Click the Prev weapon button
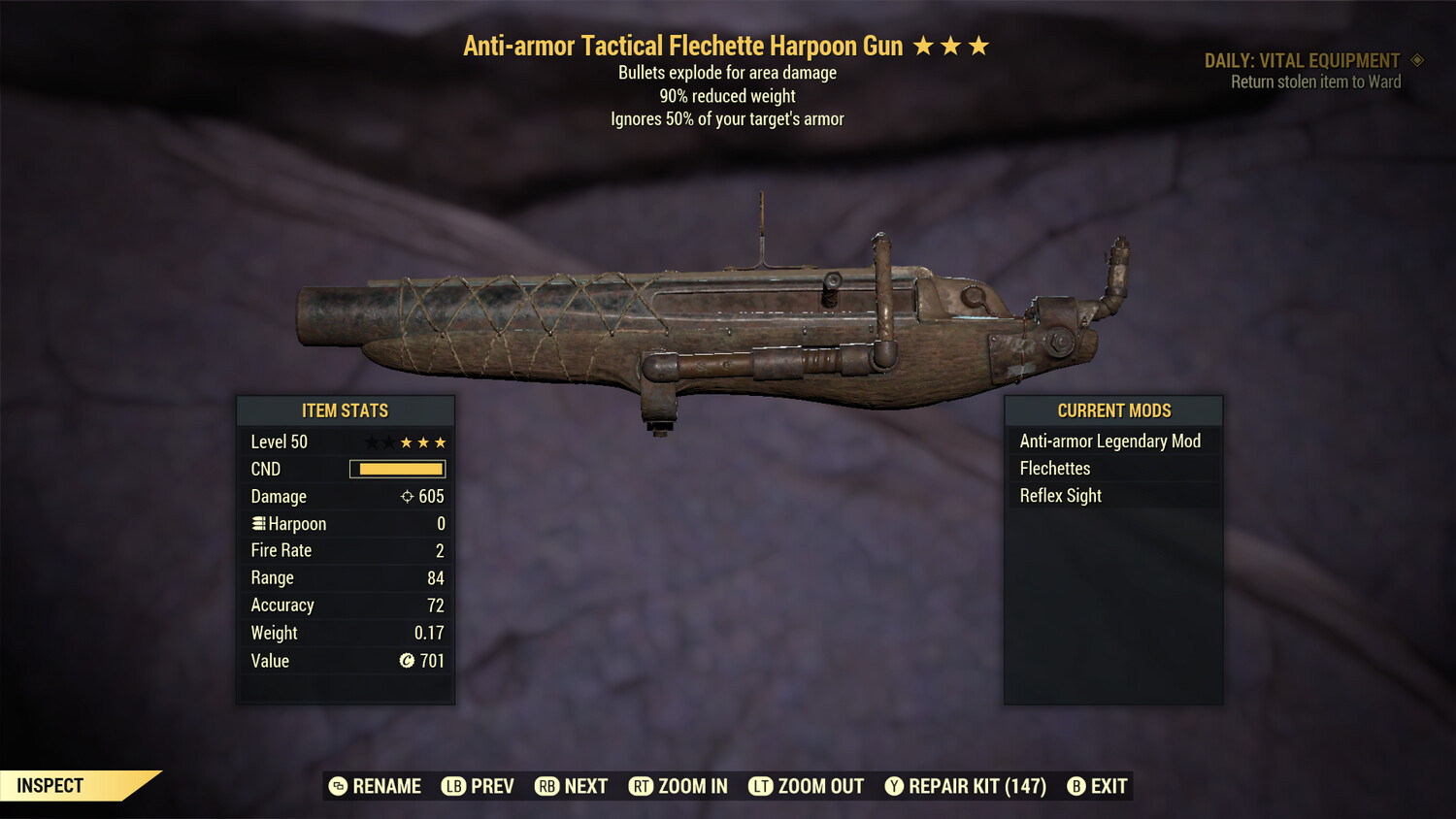The image size is (1456, 819). coord(452,786)
